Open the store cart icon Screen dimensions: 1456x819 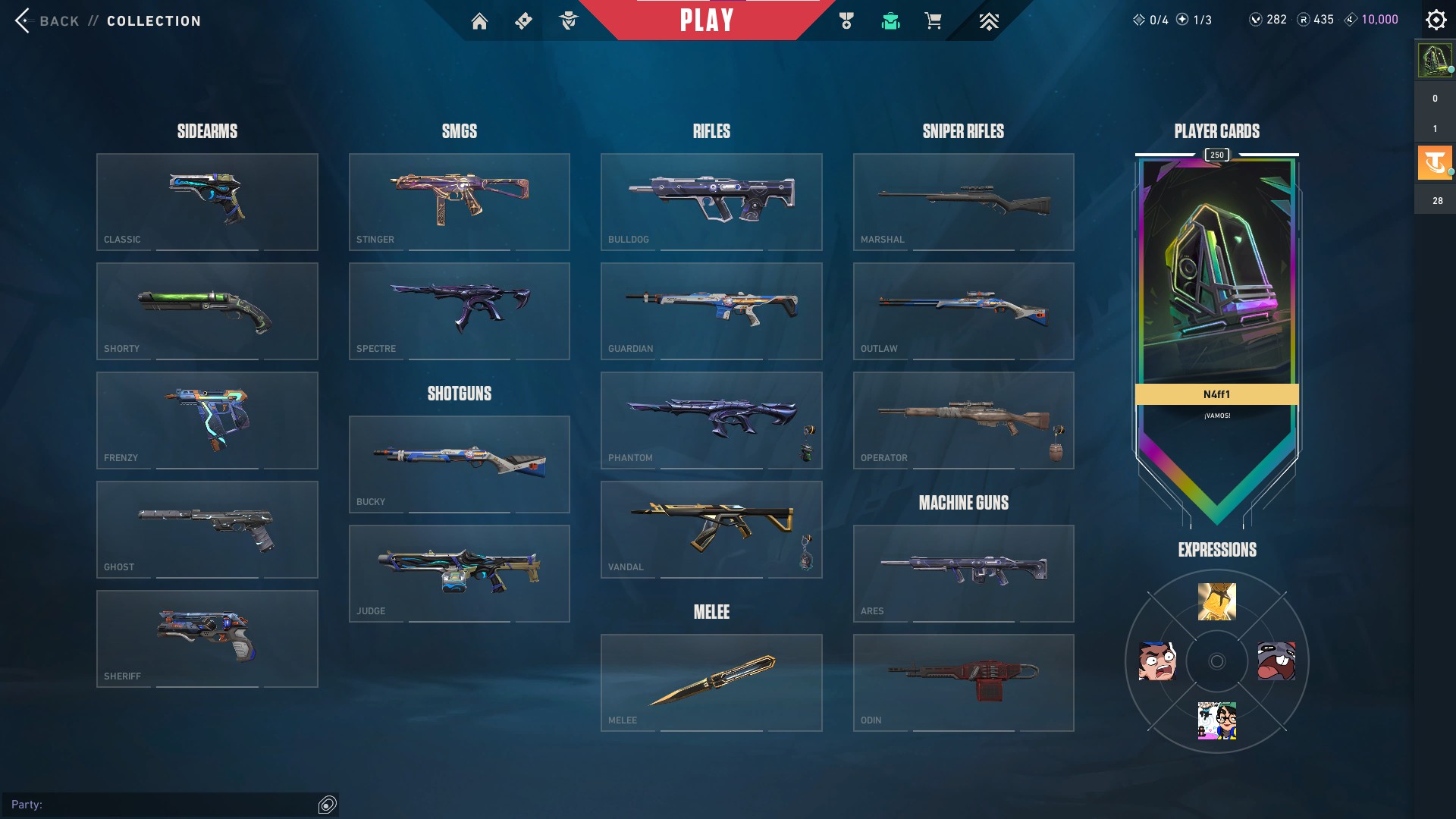pos(933,21)
